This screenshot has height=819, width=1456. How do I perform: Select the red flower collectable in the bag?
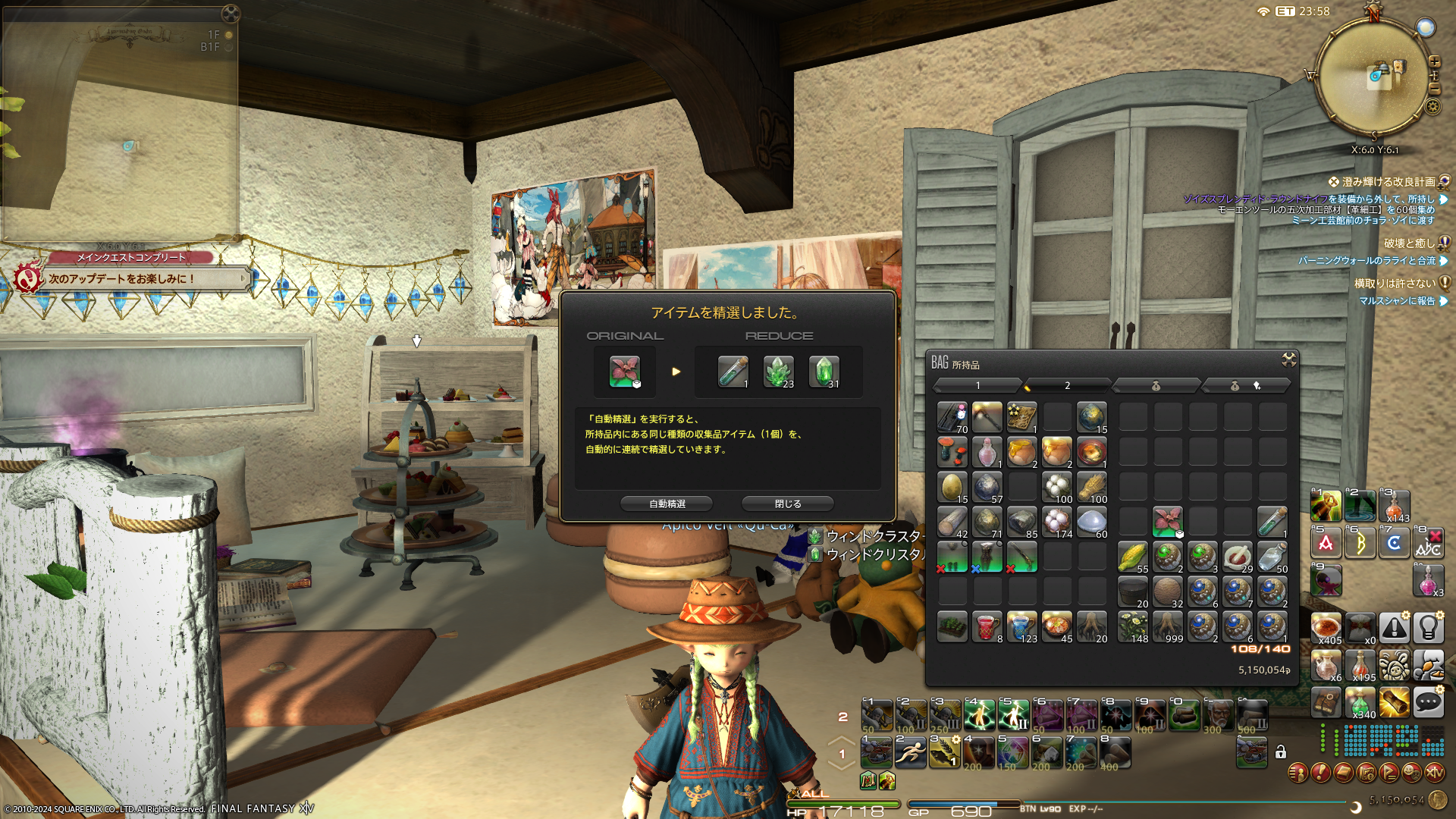click(x=1168, y=522)
